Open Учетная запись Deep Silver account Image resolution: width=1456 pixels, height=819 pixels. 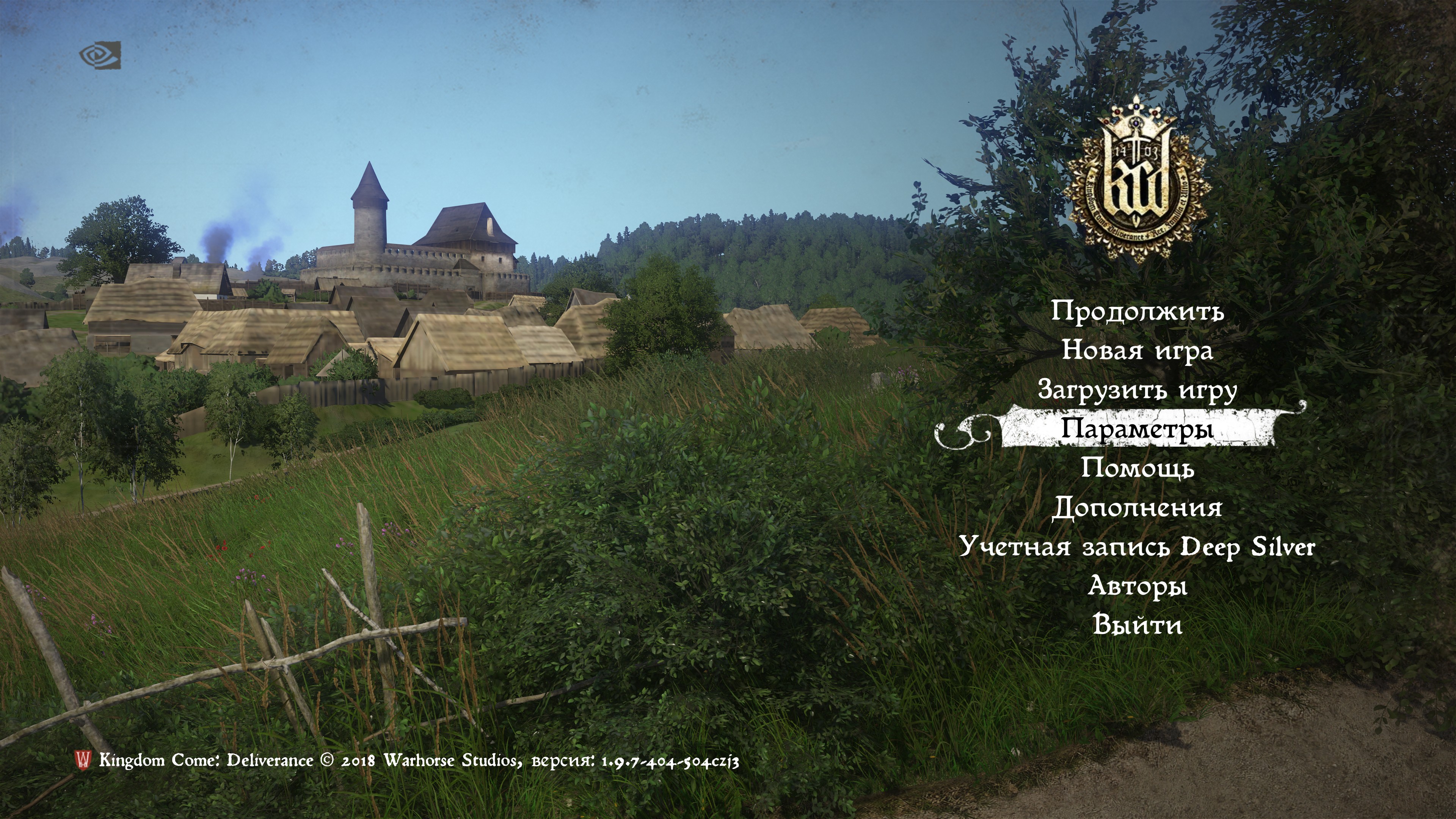[1137, 547]
